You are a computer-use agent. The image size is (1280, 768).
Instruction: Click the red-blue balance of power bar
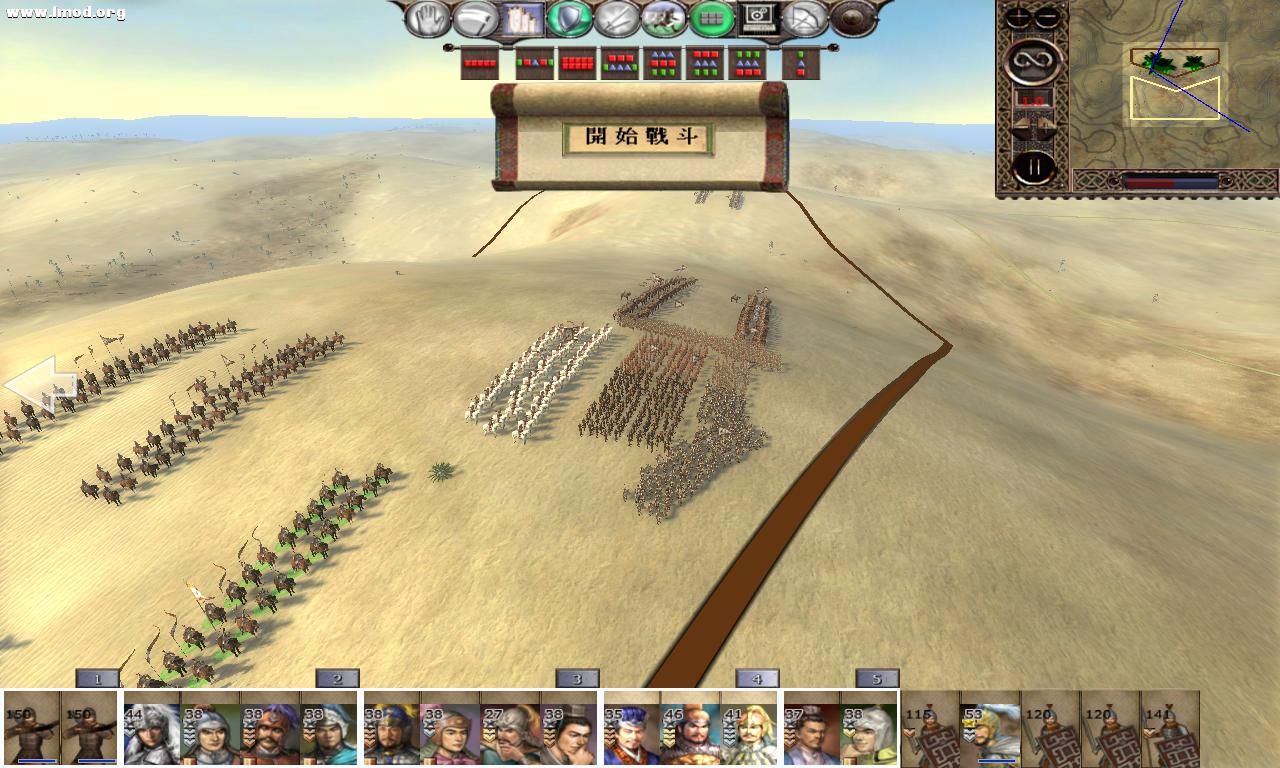(x=1170, y=183)
